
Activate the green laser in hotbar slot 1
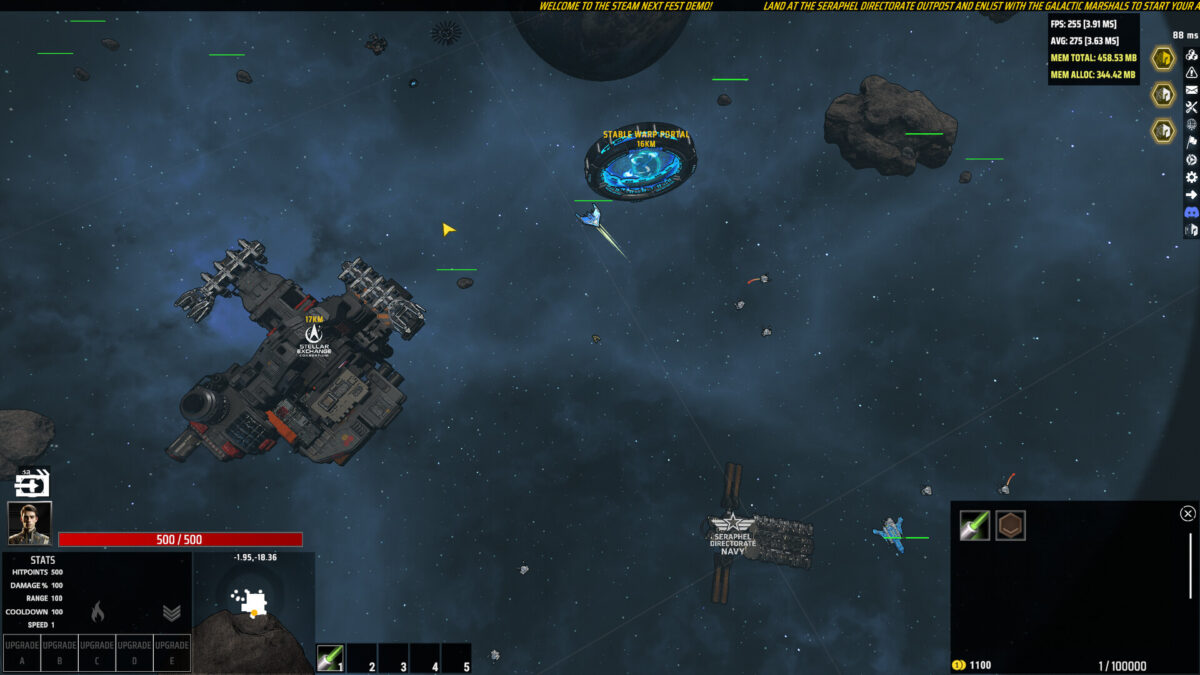click(x=331, y=657)
